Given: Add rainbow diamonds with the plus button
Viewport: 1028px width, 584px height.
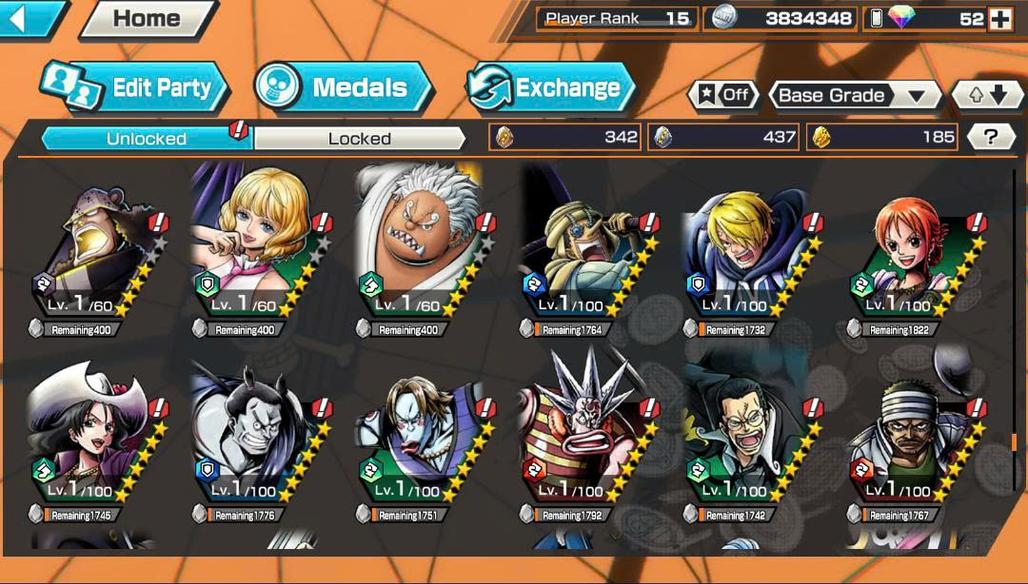Looking at the screenshot, I should 1000,19.
